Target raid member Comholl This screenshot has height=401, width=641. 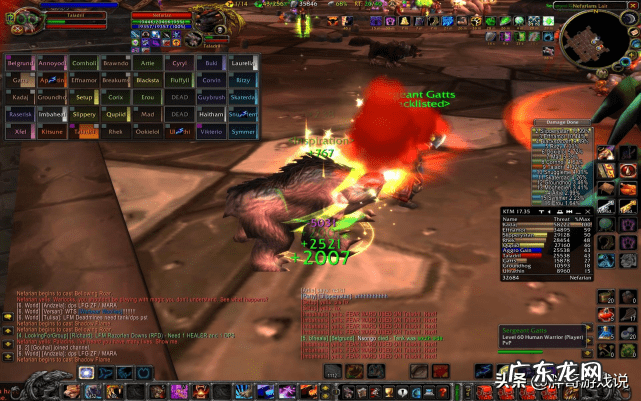pos(84,62)
